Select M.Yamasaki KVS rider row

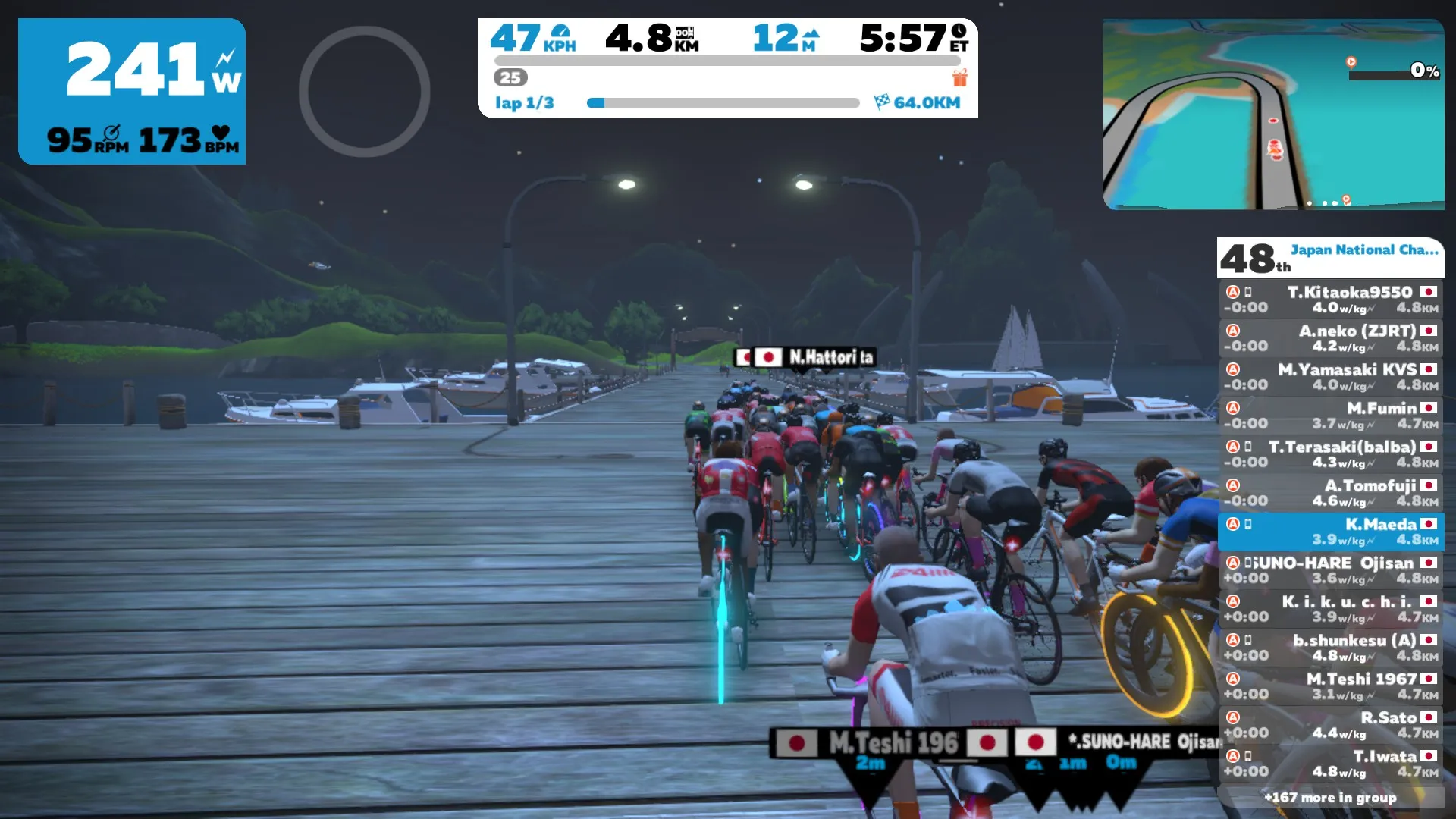pyautogui.click(x=1331, y=377)
